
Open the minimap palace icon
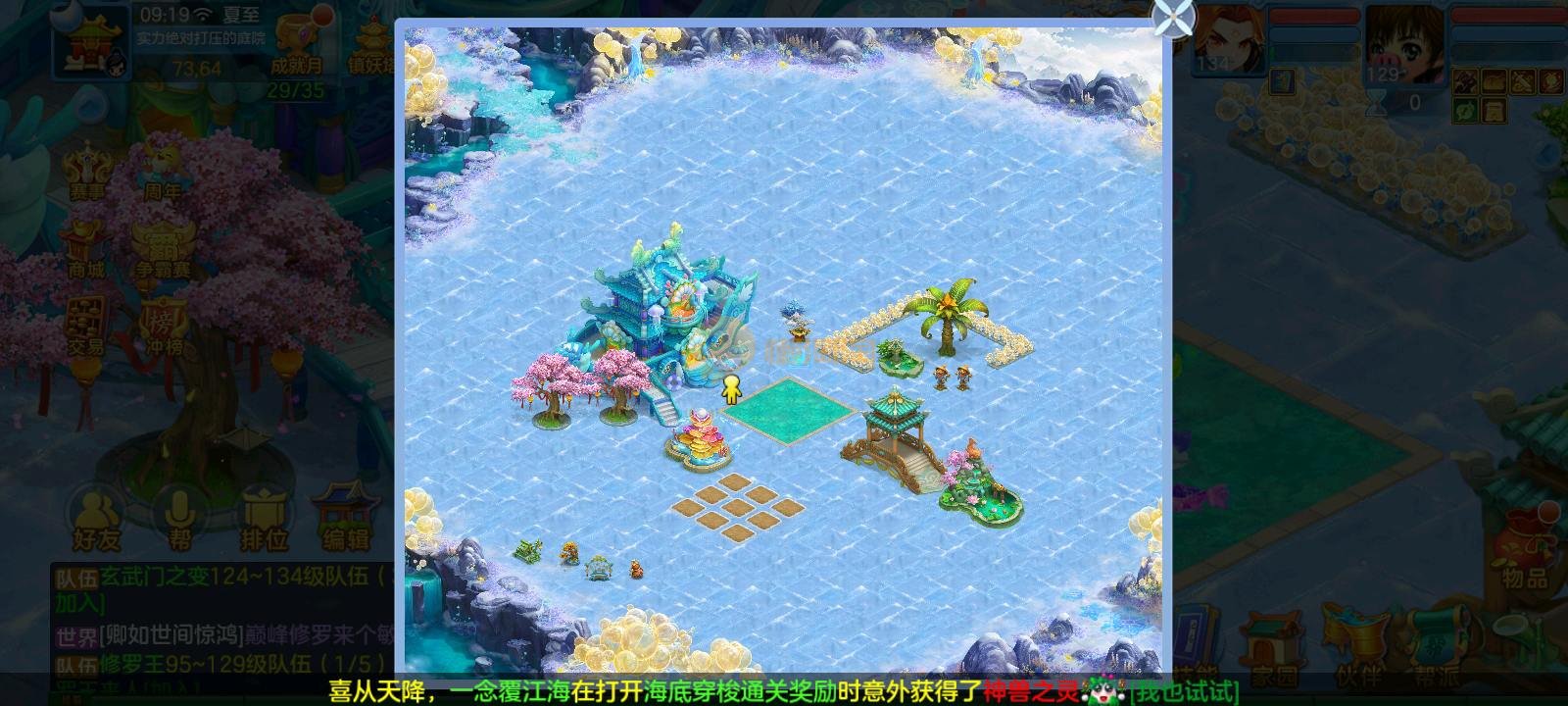coord(92,41)
